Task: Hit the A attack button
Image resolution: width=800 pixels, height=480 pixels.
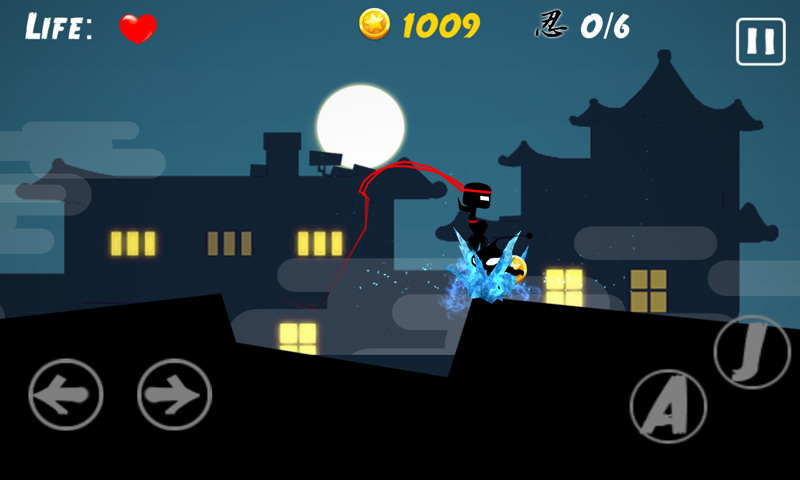Action: click(x=668, y=407)
